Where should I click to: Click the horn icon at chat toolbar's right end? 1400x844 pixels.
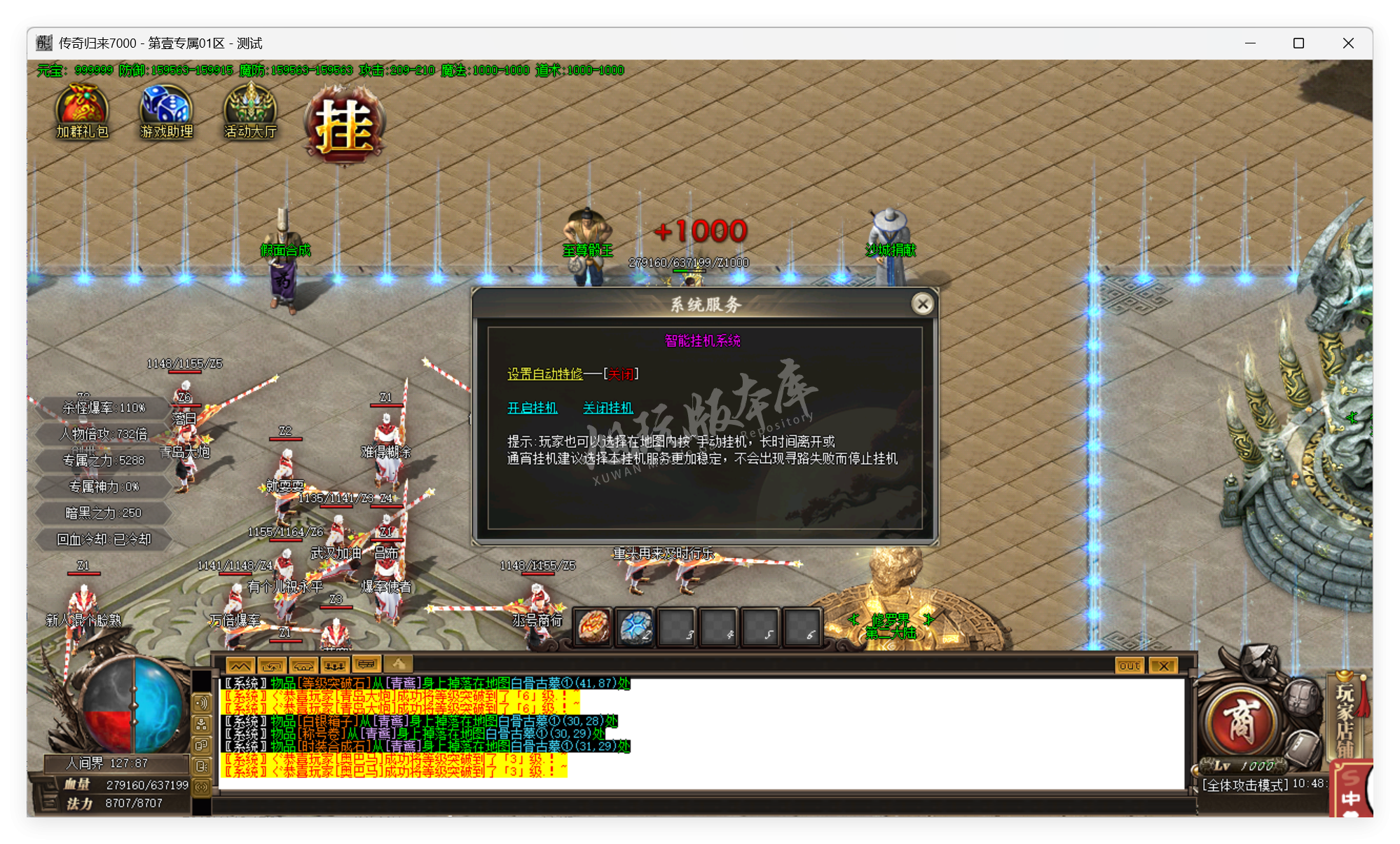point(398,665)
